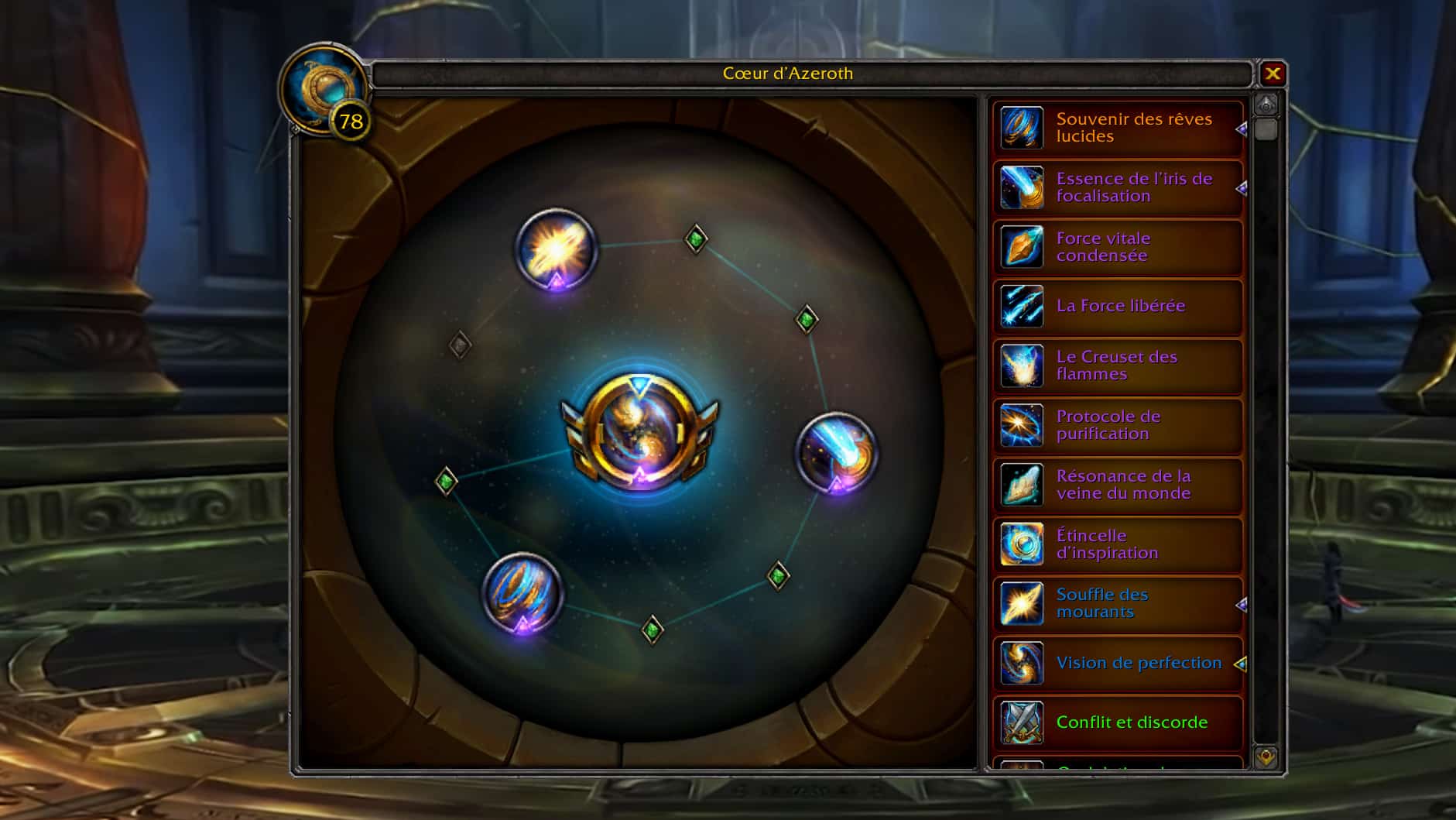Click the scroll up arrow of essence list
This screenshot has height=820, width=1456.
(1266, 105)
